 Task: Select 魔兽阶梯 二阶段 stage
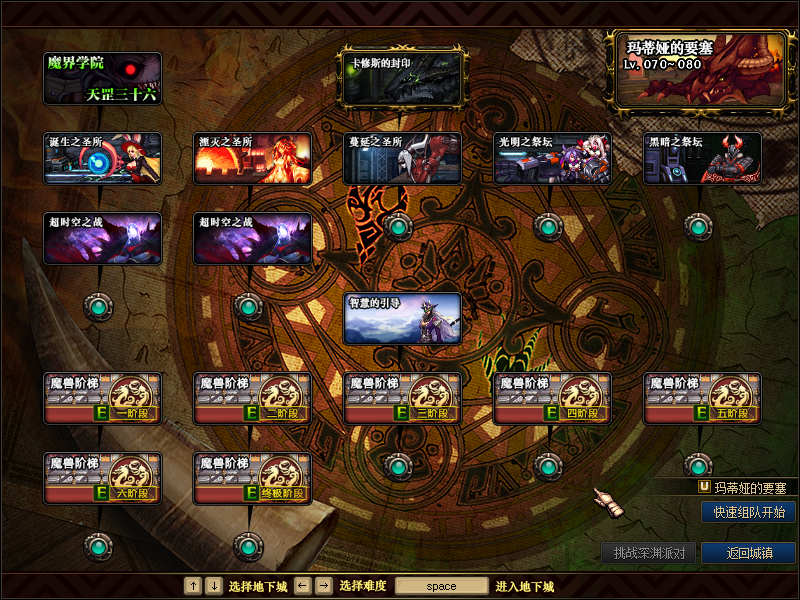[x=252, y=398]
